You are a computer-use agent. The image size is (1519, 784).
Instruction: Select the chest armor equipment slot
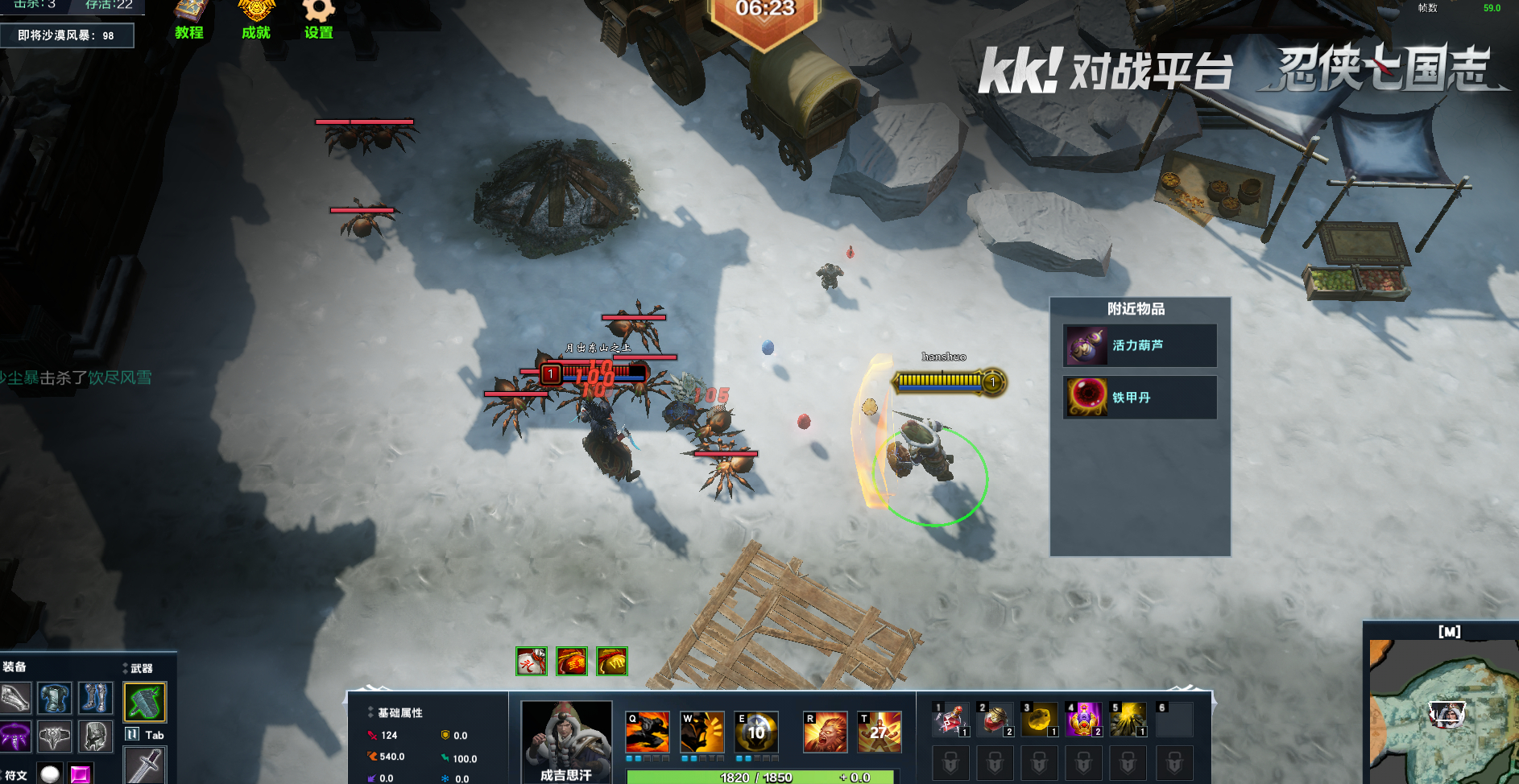54,699
